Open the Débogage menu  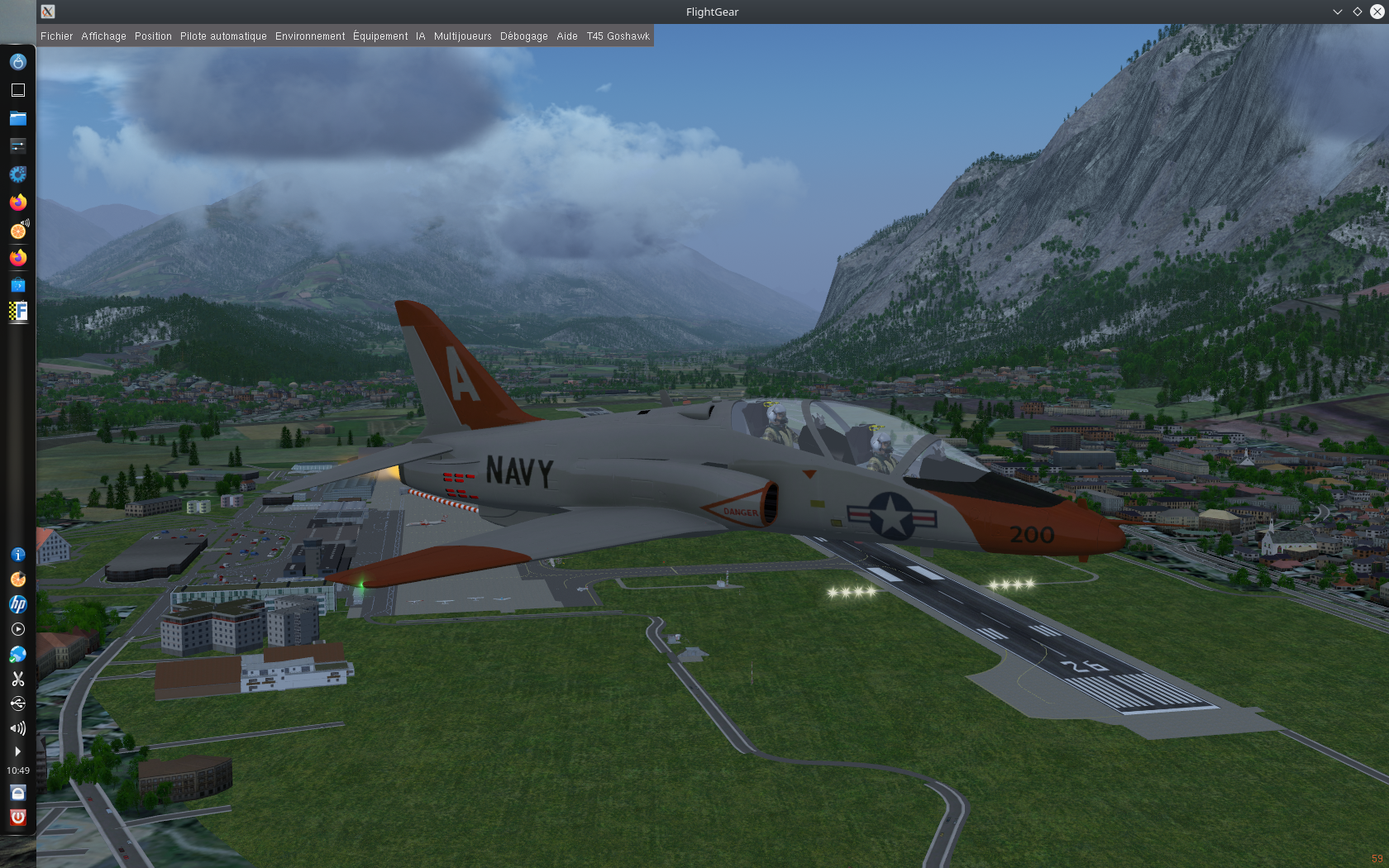click(523, 36)
